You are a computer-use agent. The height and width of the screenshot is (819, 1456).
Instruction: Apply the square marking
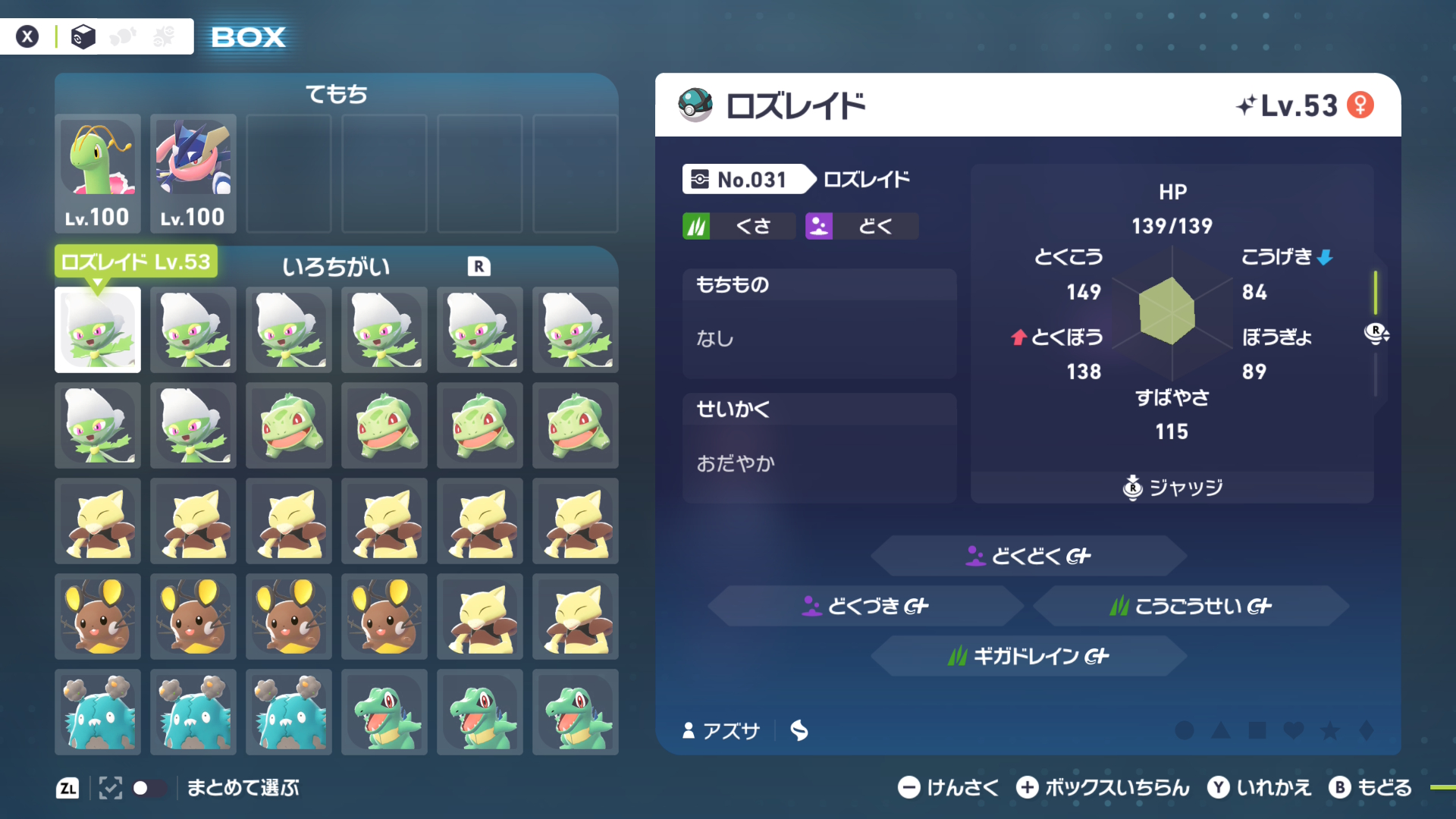[1257, 730]
